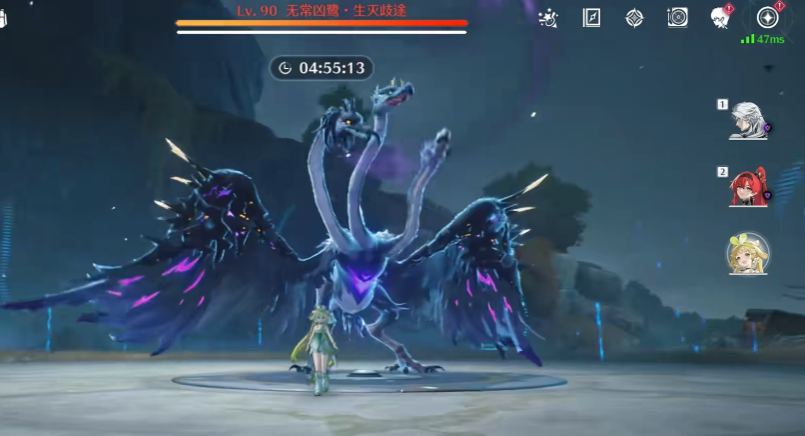This screenshot has height=436, width=805.
Task: Open the circular star menu icon
Action: tap(768, 18)
